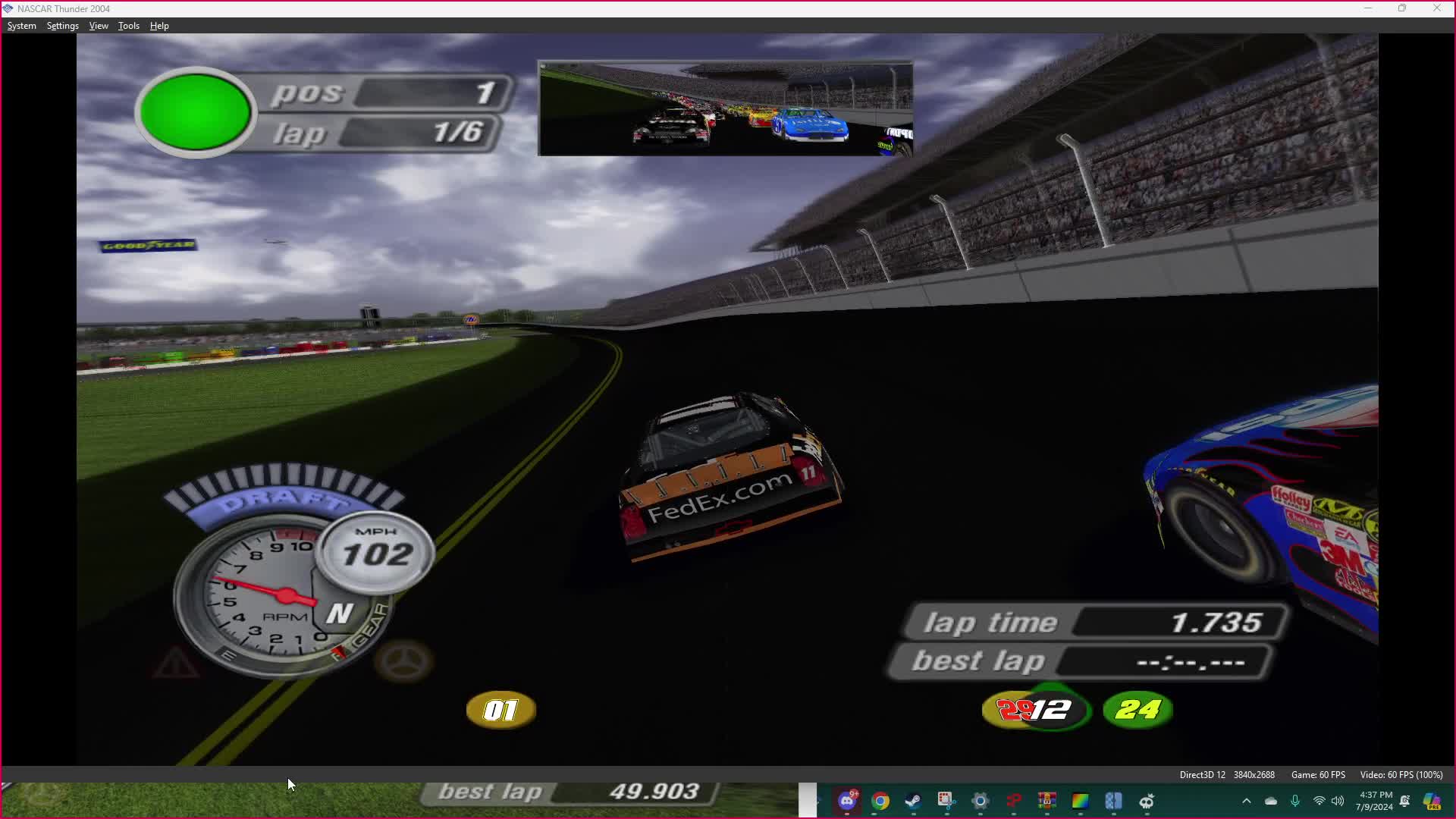Open the System menu
Screen dimensions: 1456x819
[21, 25]
